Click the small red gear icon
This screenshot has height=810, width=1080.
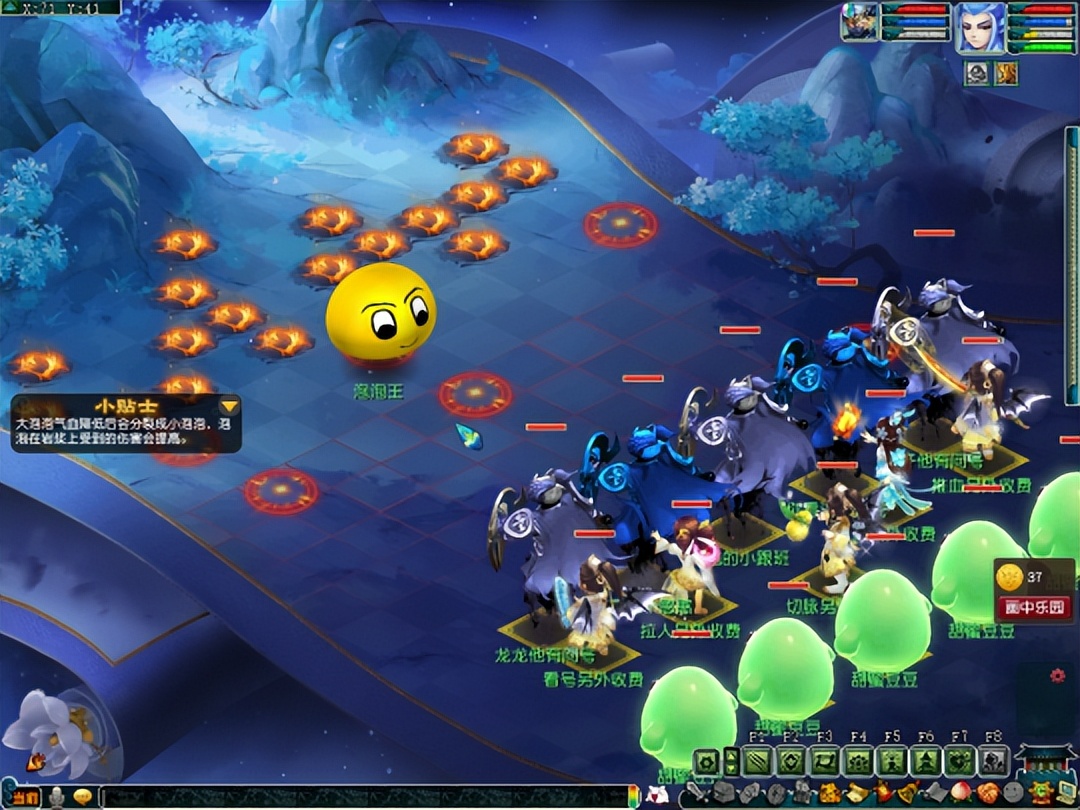pos(1057,676)
